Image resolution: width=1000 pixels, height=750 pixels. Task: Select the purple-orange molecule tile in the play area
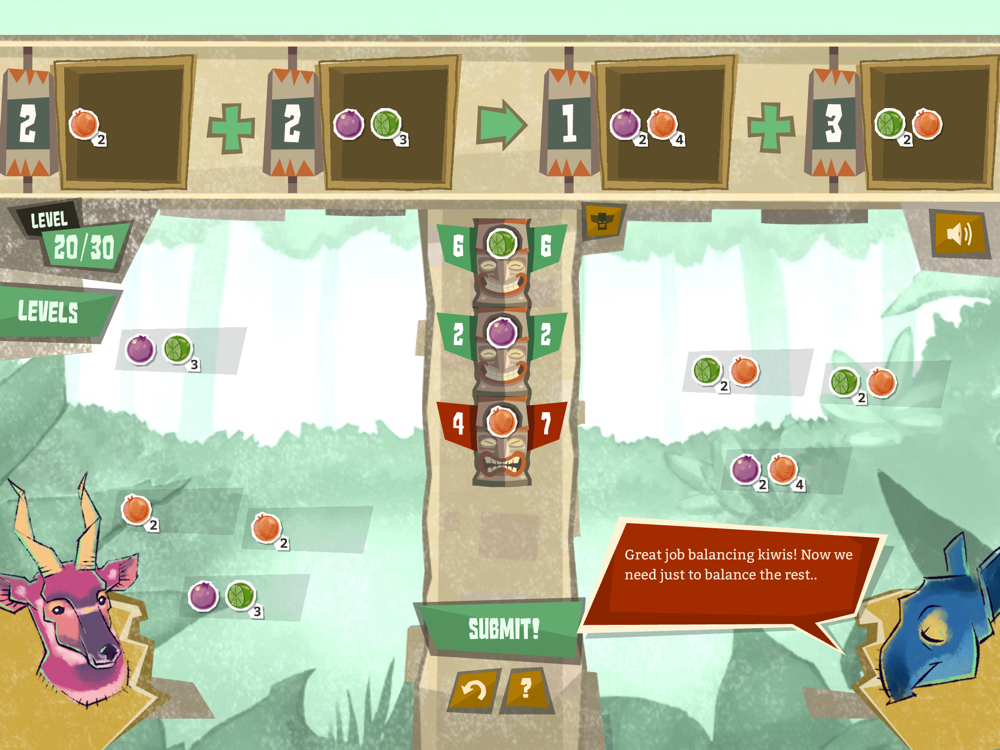pos(771,470)
